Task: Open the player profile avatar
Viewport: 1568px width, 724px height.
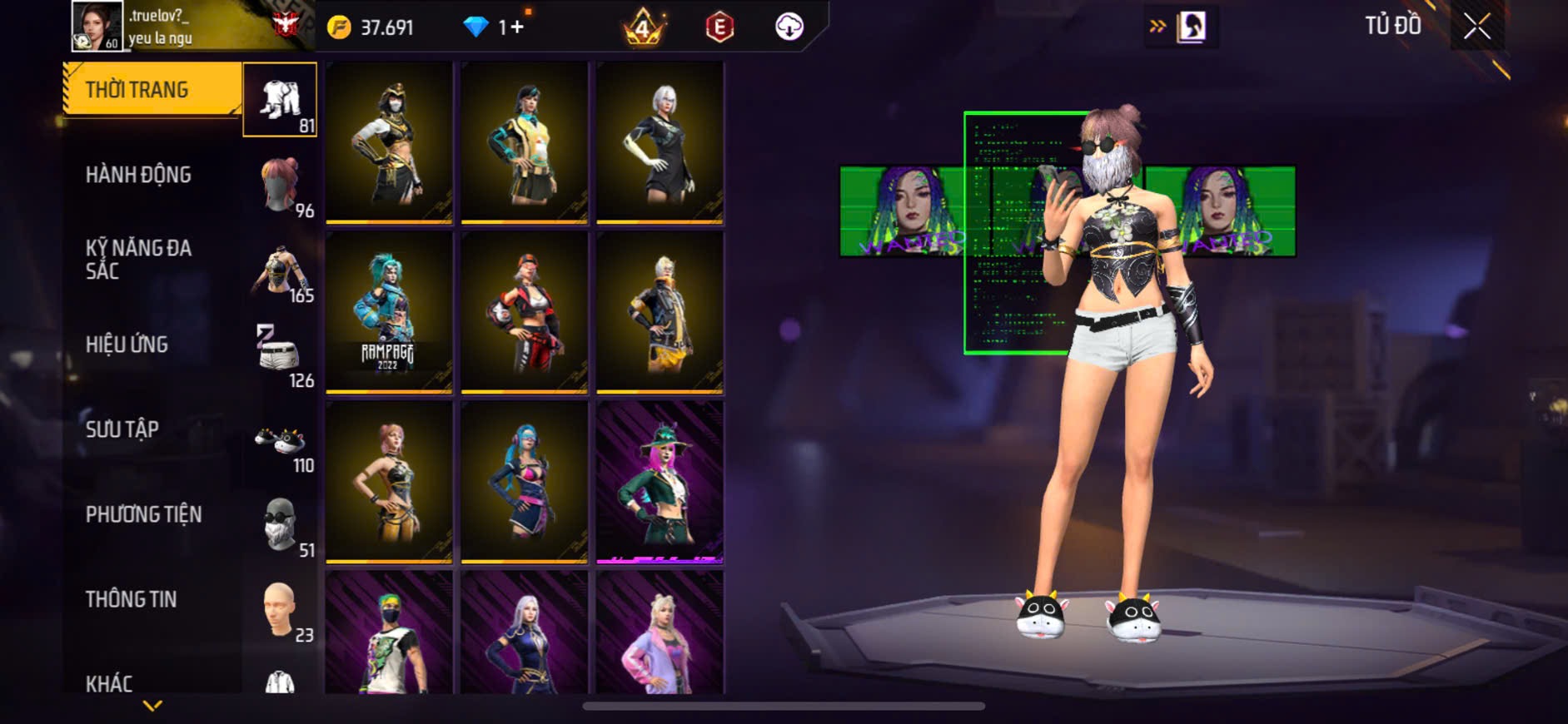Action: (96, 26)
